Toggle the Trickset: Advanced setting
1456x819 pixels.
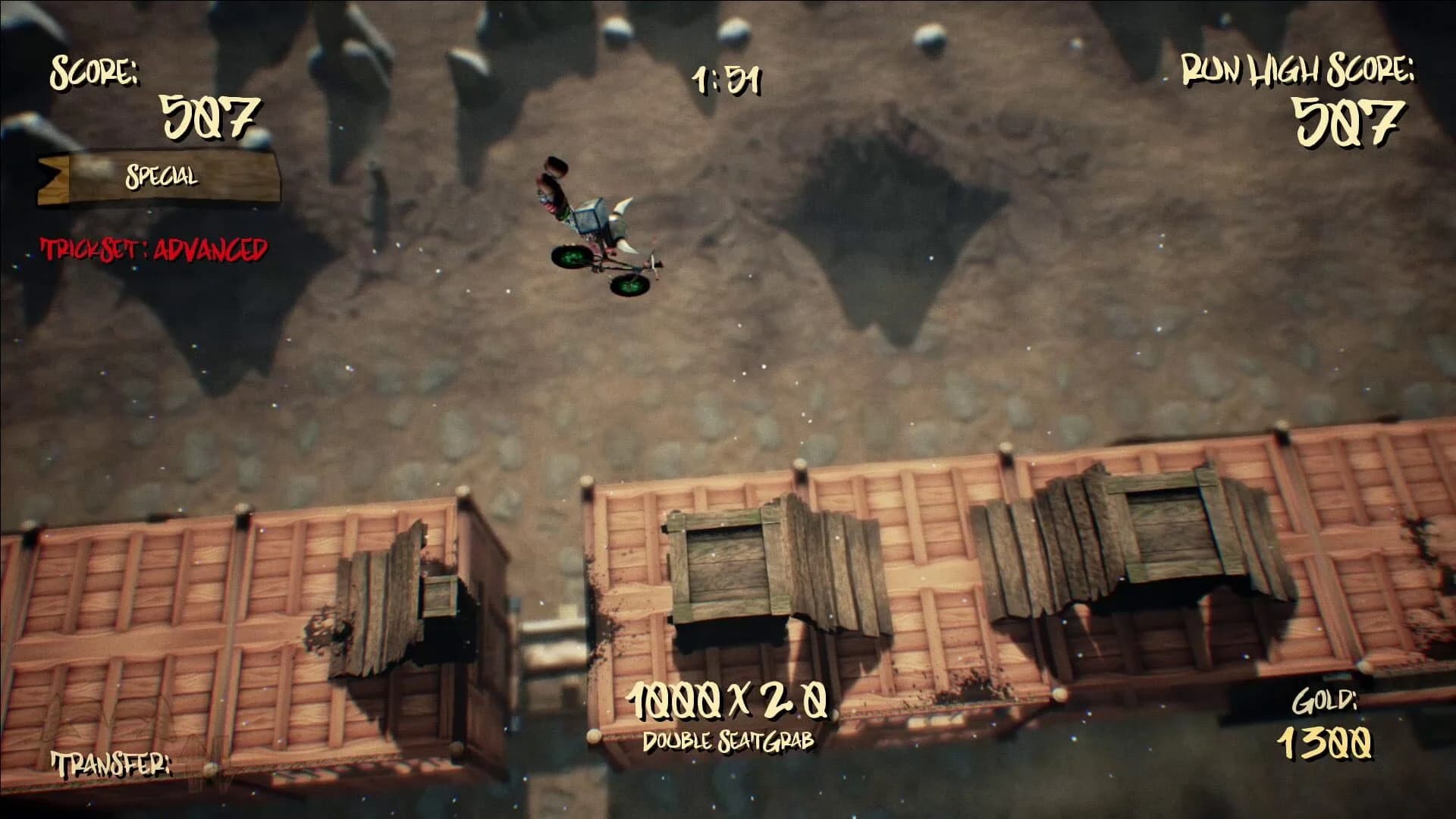click(155, 246)
